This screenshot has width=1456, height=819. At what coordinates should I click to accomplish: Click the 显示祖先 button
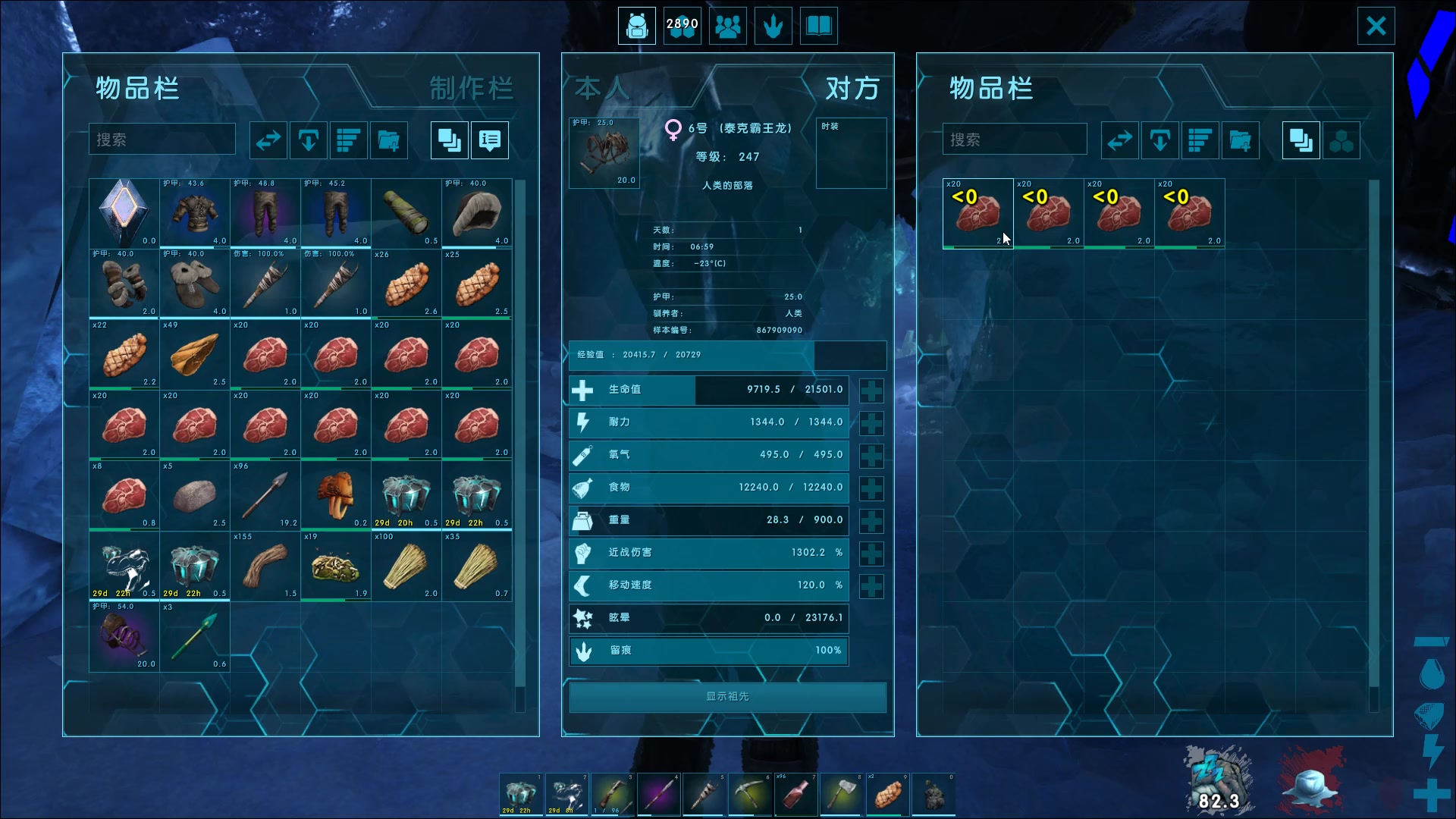727,697
